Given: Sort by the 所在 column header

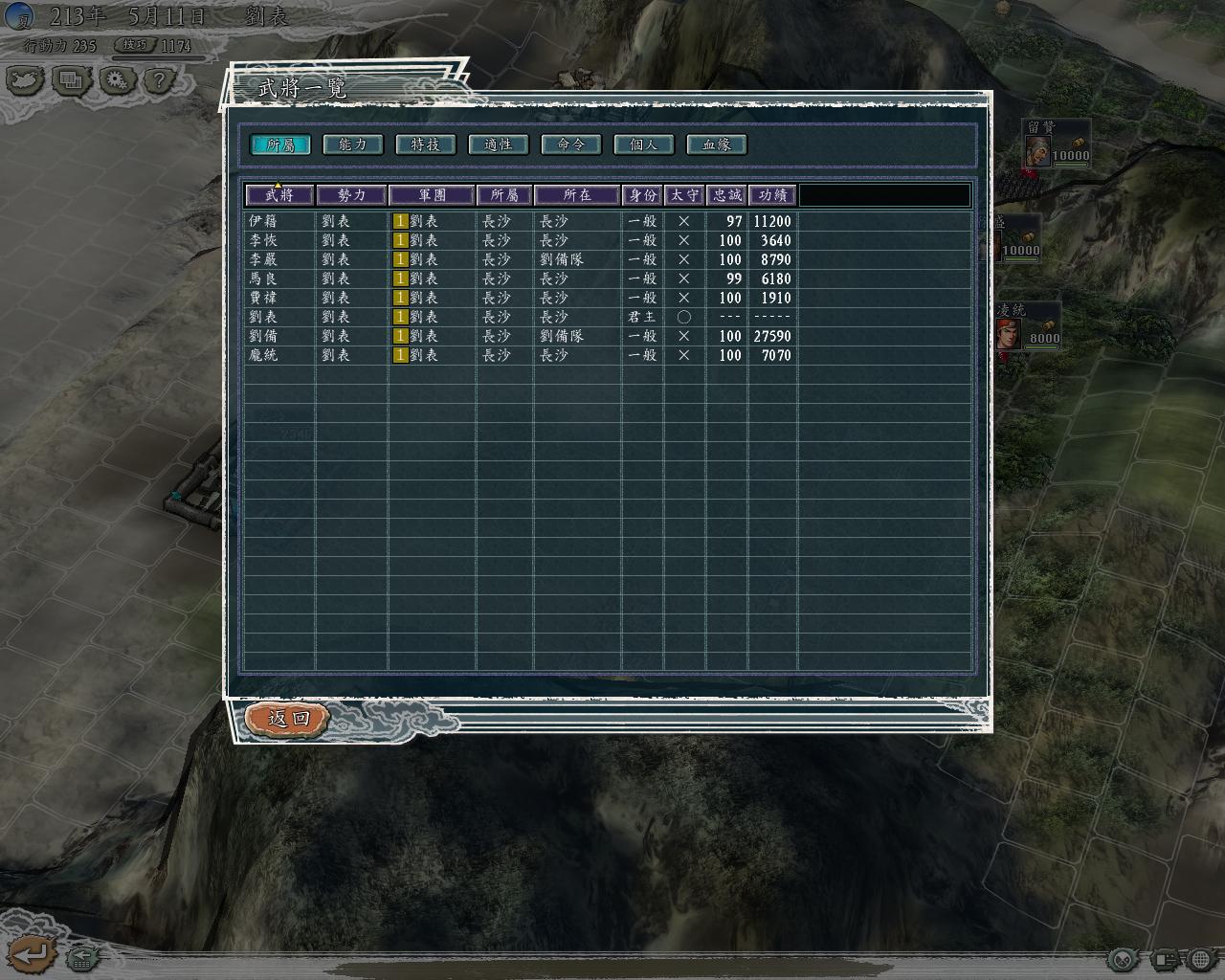Looking at the screenshot, I should (x=577, y=195).
